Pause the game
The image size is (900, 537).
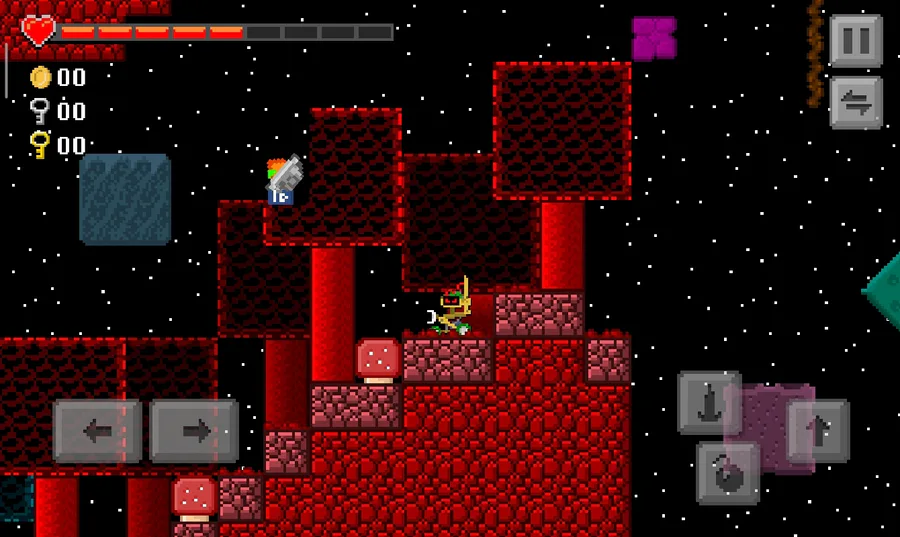[x=856, y=41]
